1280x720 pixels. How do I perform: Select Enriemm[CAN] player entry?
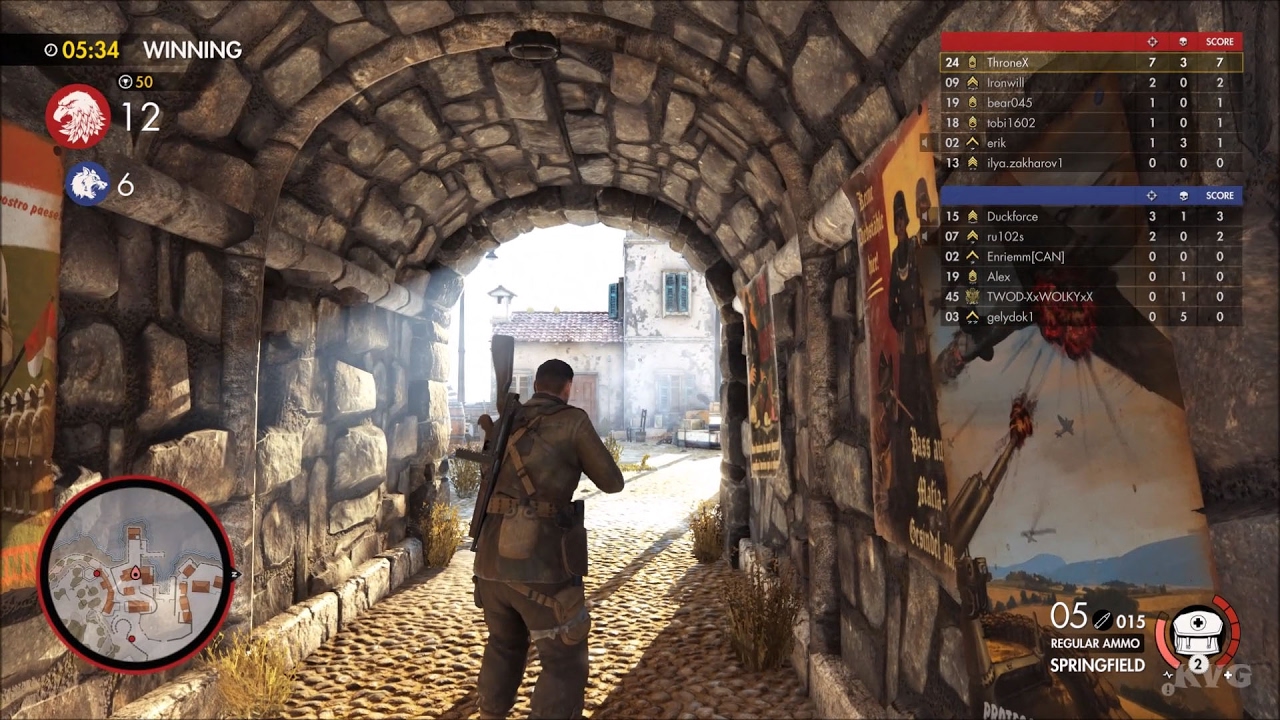[1091, 257]
